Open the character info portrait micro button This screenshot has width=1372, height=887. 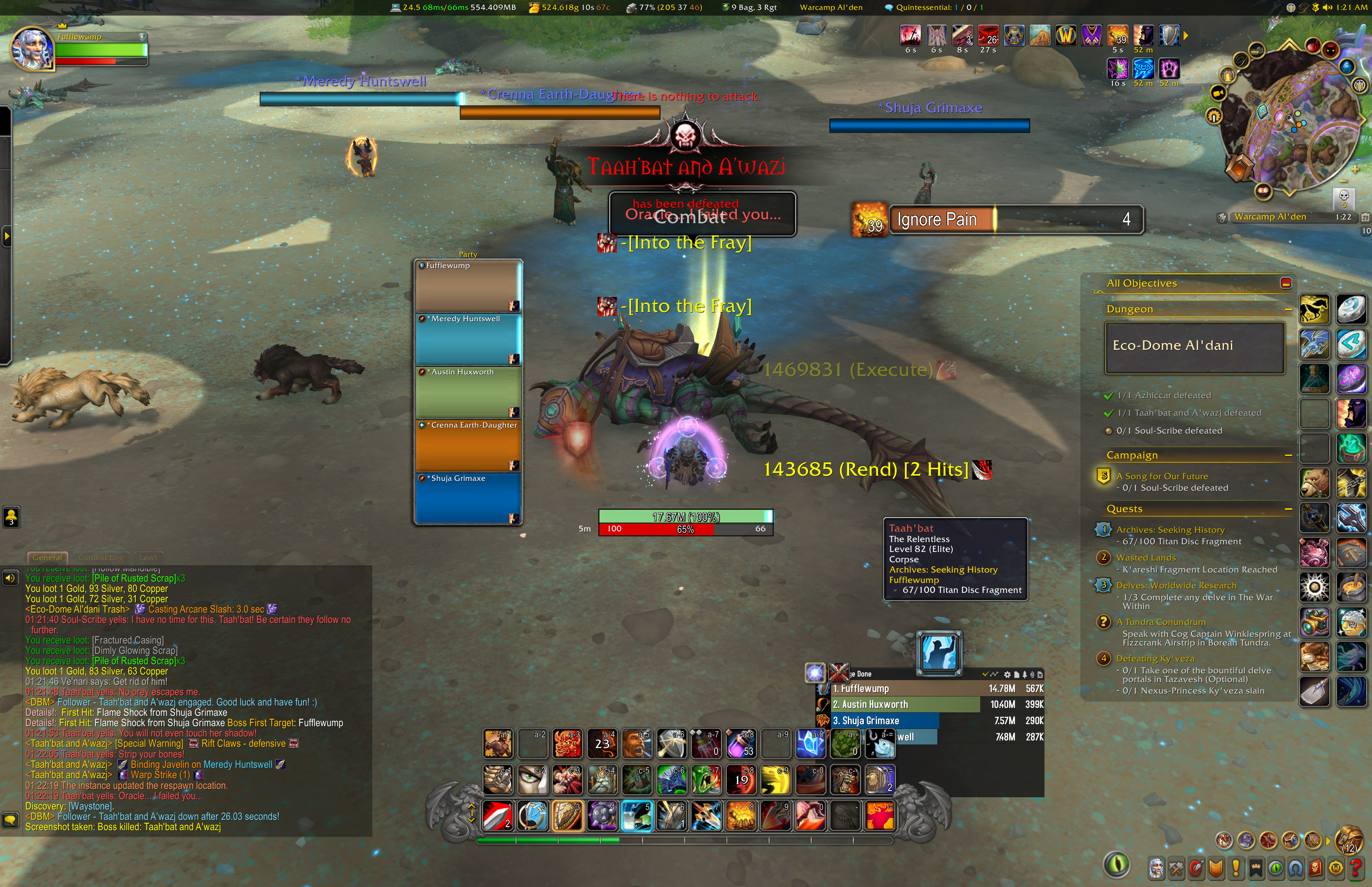1156,868
